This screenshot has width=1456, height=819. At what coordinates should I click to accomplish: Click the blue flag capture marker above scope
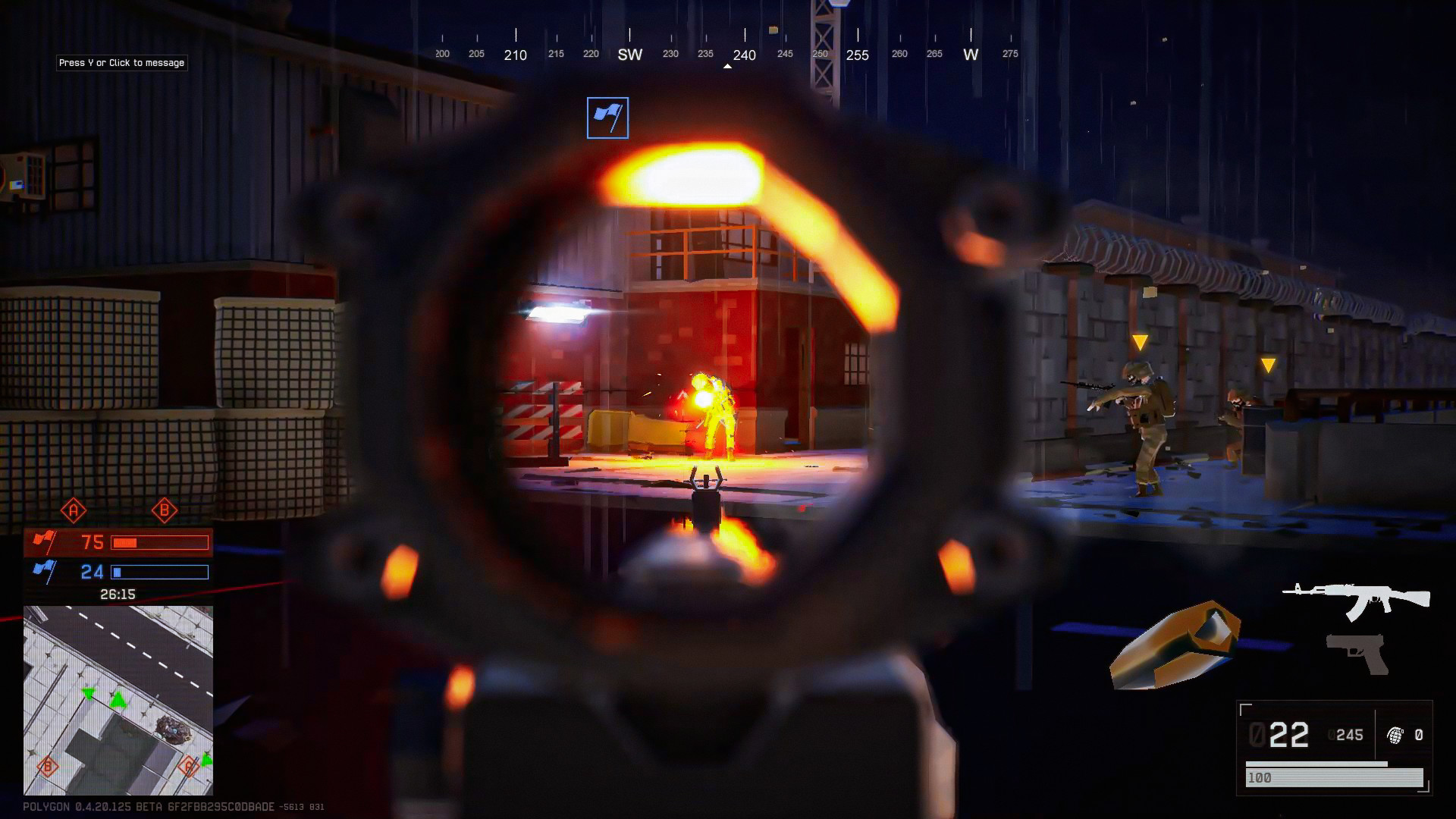[x=607, y=117]
